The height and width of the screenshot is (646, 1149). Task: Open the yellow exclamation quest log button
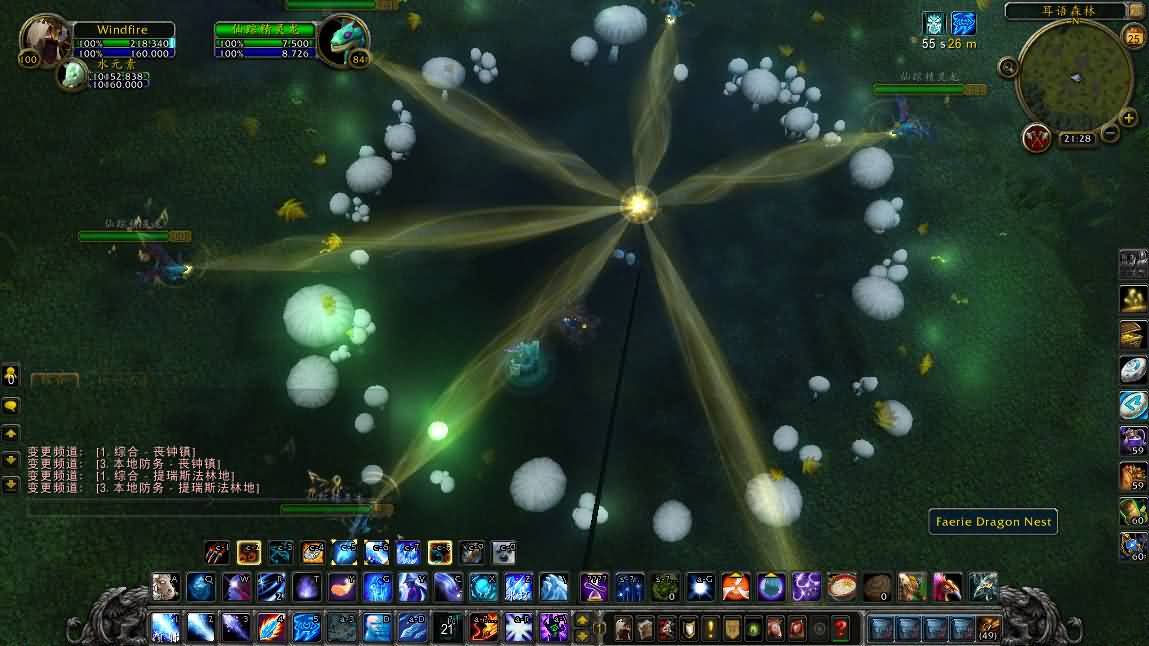pyautogui.click(x=710, y=629)
